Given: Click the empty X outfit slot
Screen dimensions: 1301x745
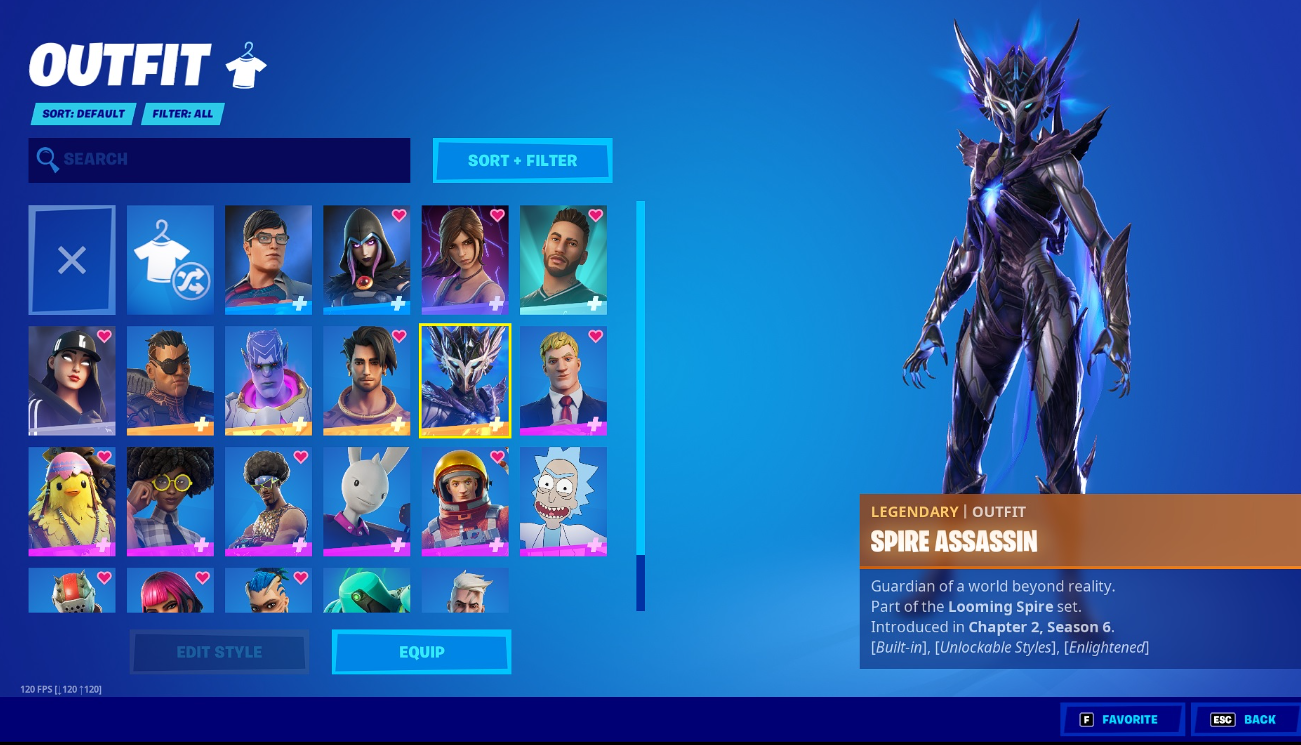Looking at the screenshot, I should pos(71,260).
